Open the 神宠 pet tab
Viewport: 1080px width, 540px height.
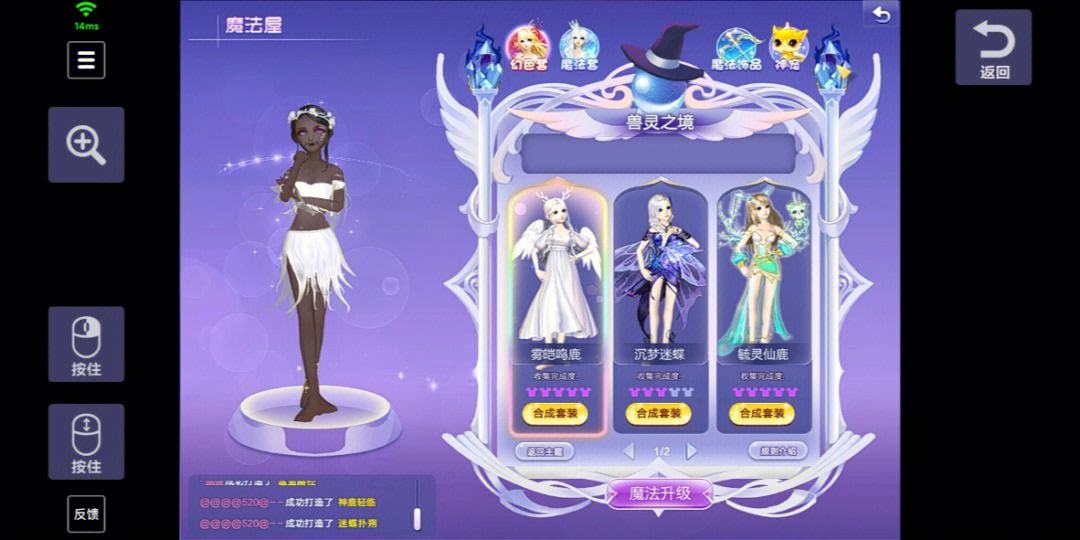pyautogui.click(x=786, y=48)
